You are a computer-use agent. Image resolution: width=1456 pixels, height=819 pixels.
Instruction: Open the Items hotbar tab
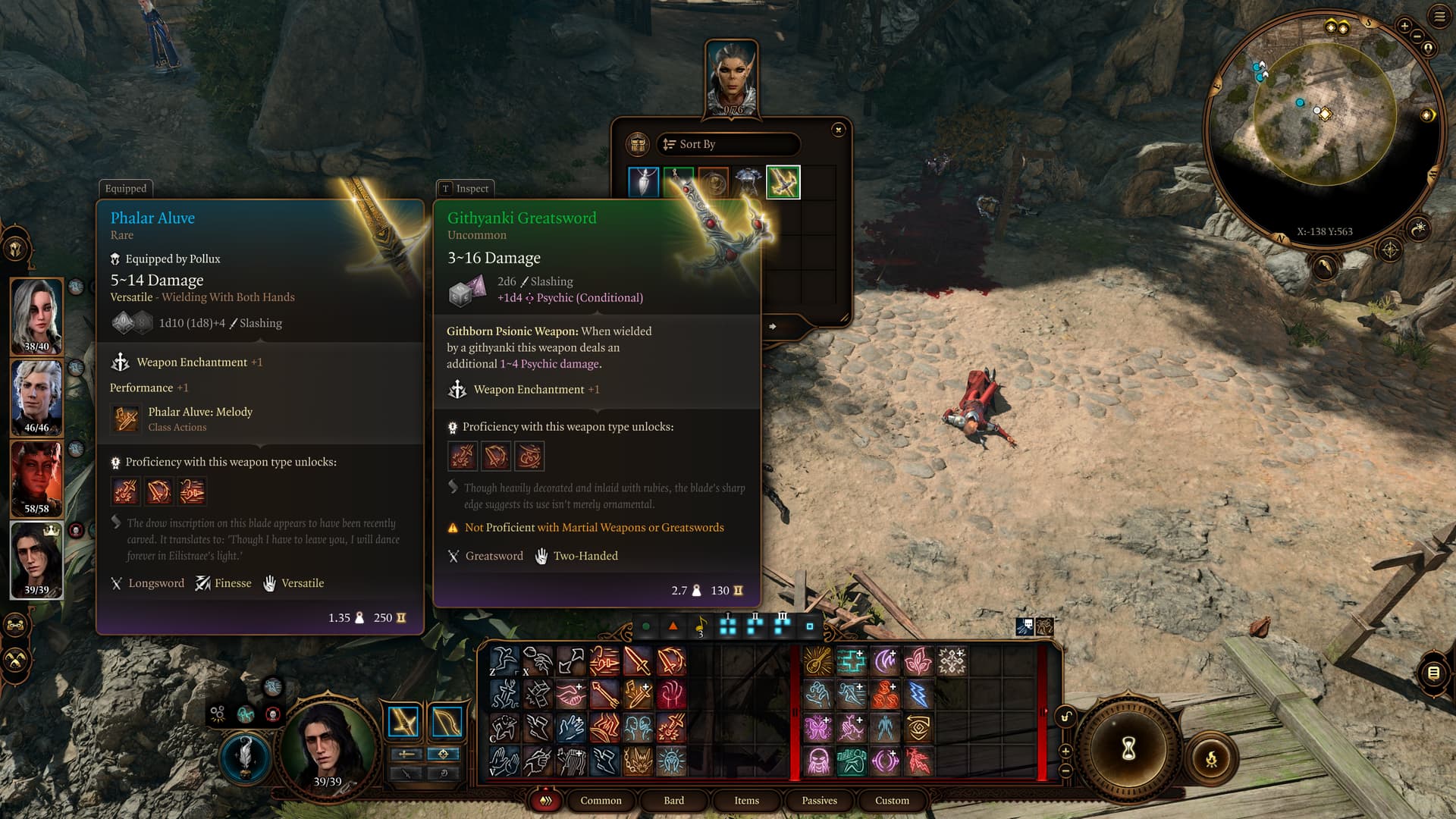[x=746, y=800]
